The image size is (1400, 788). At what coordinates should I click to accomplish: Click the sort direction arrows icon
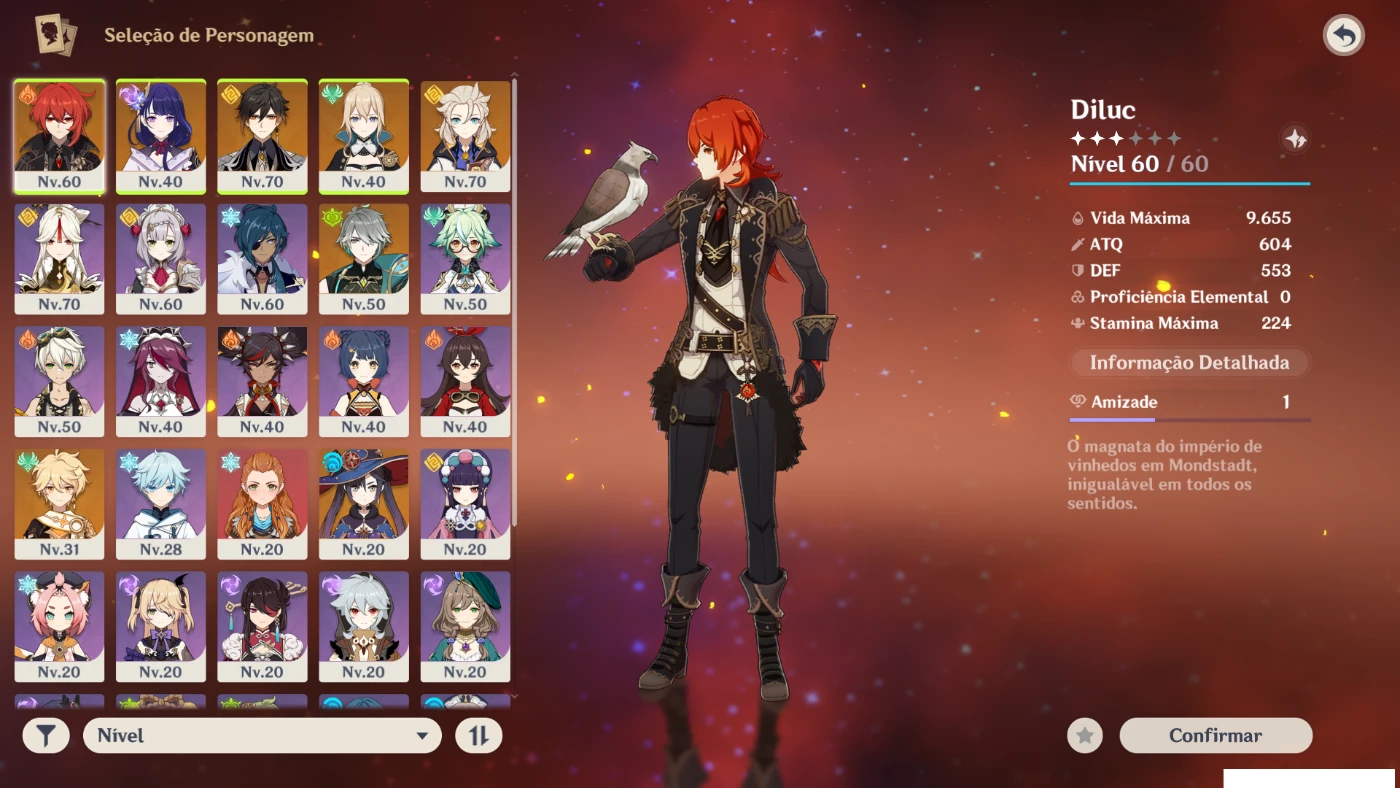point(479,735)
